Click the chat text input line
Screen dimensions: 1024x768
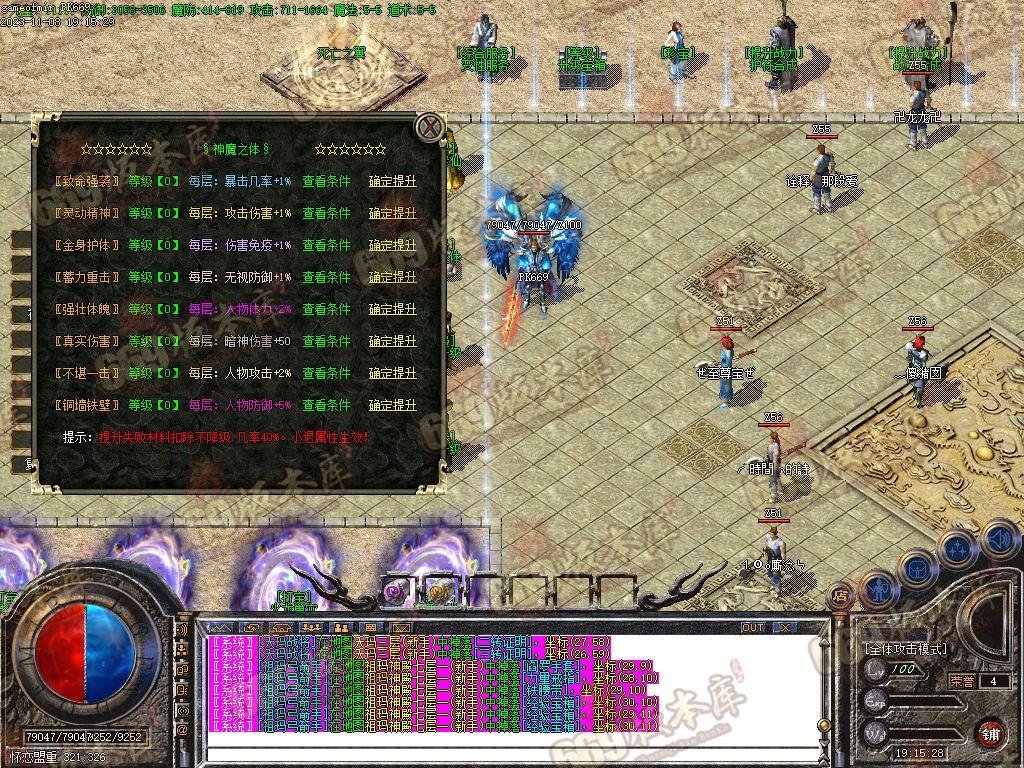click(x=500, y=753)
